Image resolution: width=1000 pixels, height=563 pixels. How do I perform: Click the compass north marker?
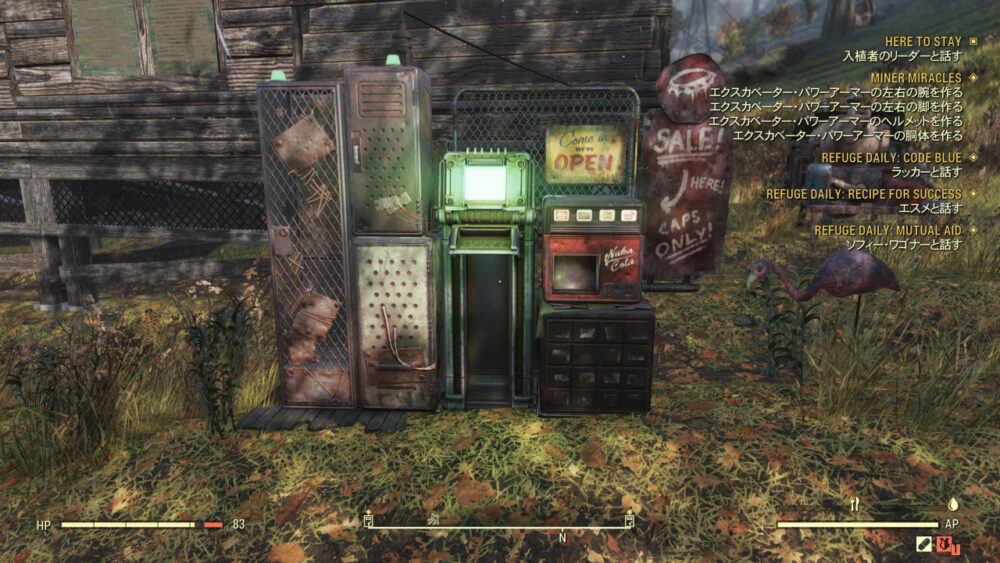click(x=562, y=537)
